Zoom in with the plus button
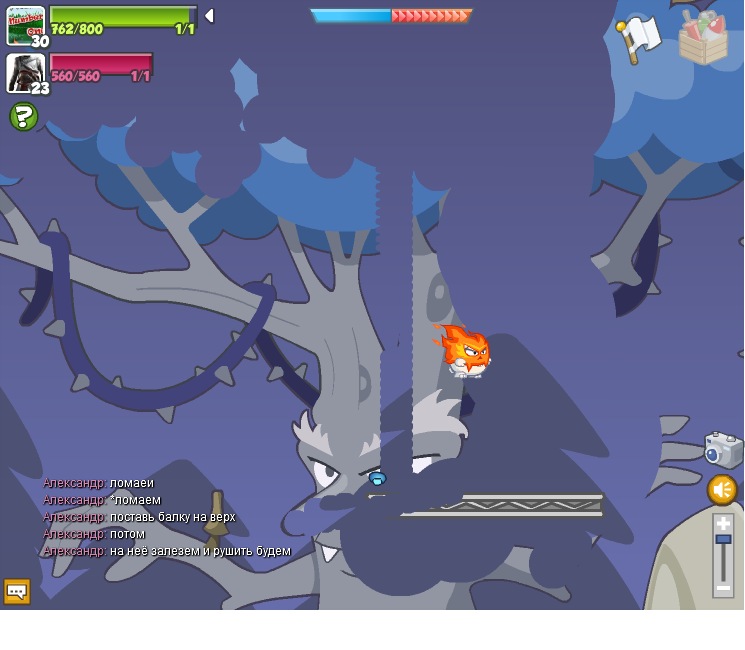 (x=723, y=523)
